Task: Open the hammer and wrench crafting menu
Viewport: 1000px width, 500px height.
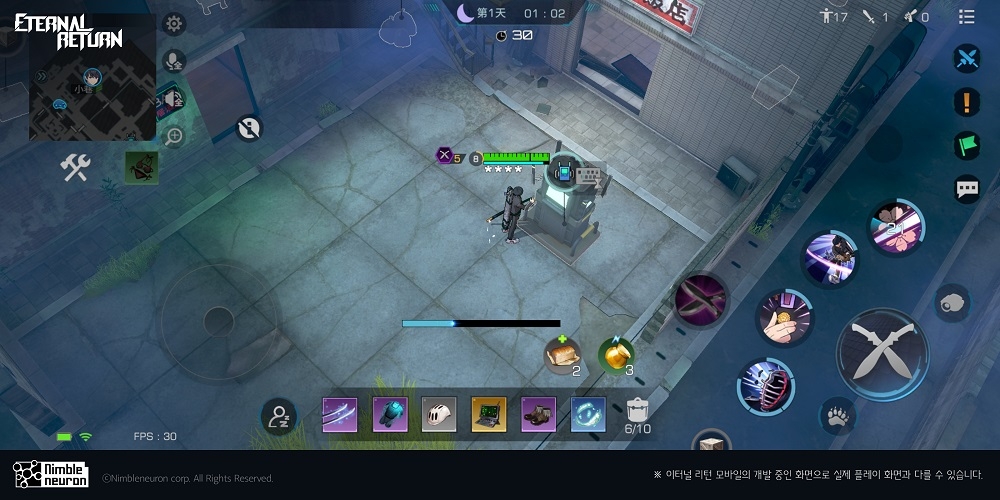Action: 75,168
